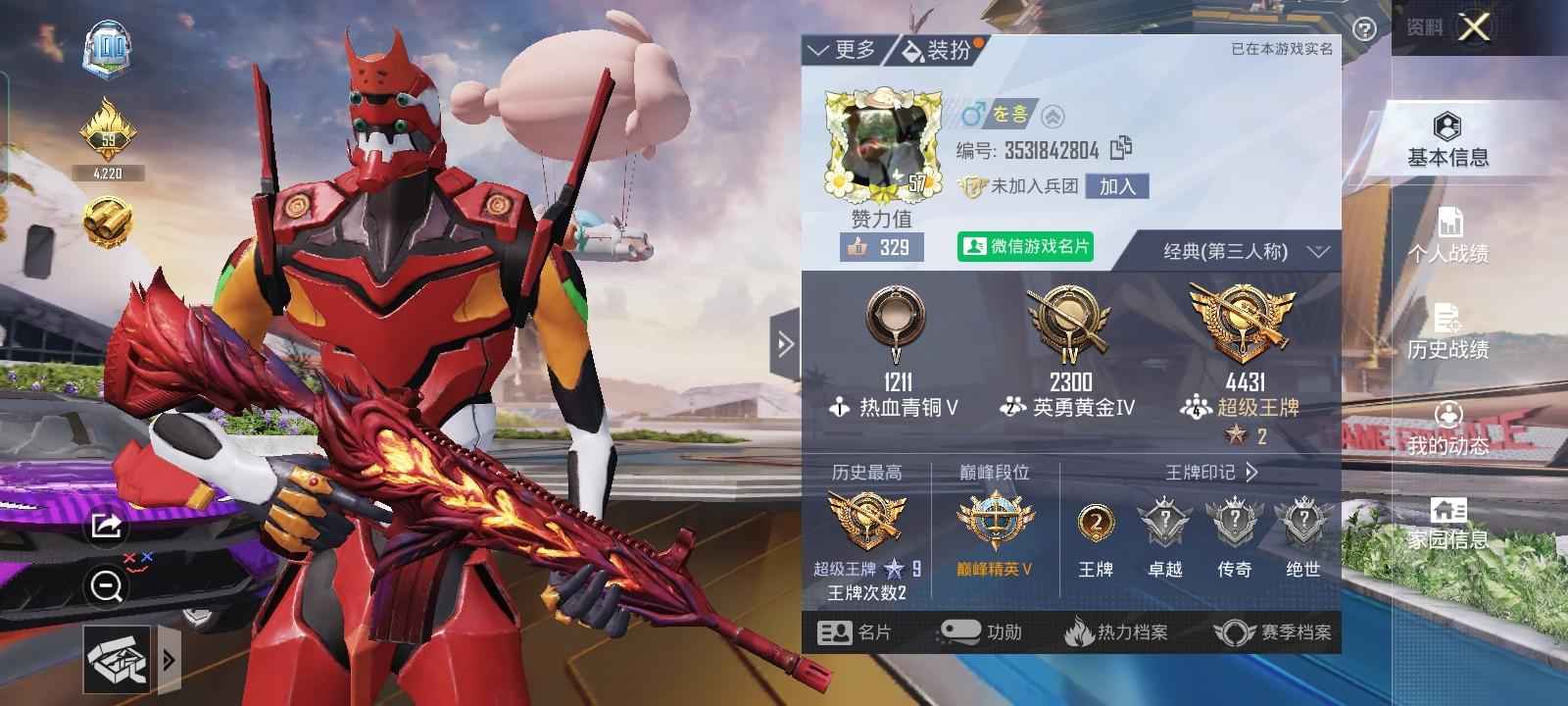This screenshot has height=706, width=1568.
Task: Expand the 王牌印记 arrow
Action: click(1251, 473)
